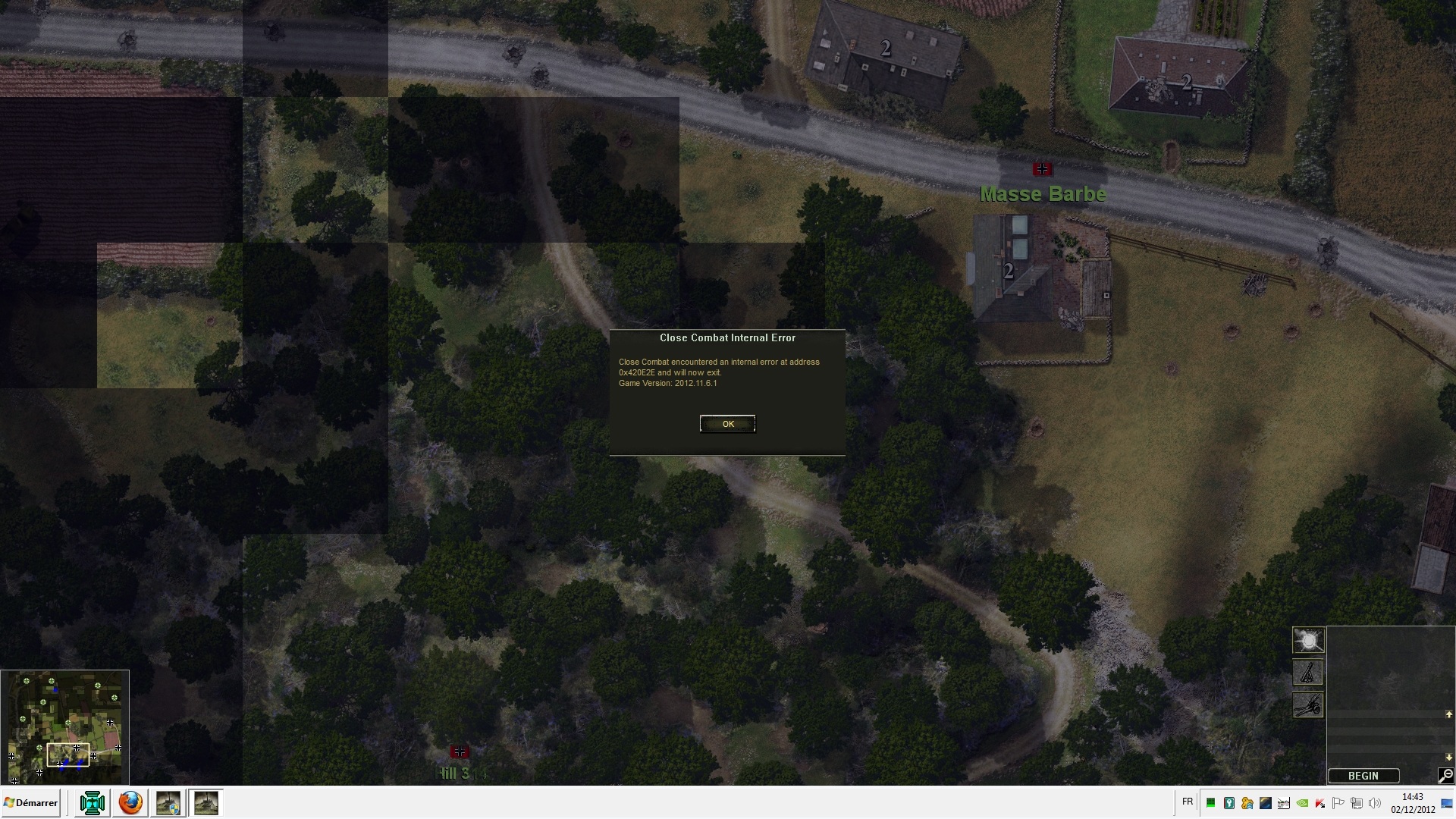Click the message log down arrow
The width and height of the screenshot is (1456, 819).
[x=1448, y=758]
